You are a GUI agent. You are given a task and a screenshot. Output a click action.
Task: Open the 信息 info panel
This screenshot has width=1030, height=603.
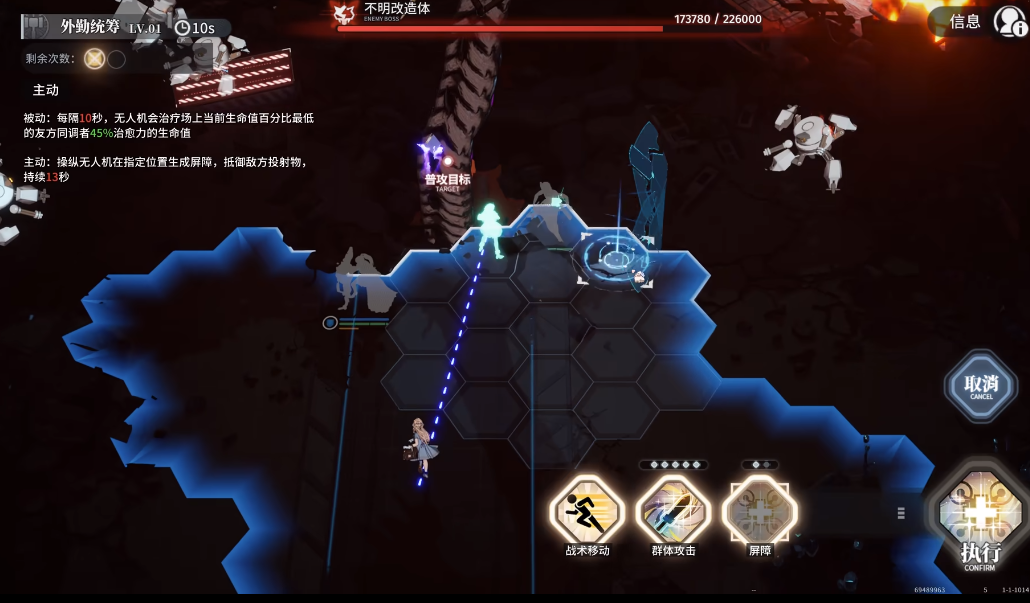click(x=965, y=21)
